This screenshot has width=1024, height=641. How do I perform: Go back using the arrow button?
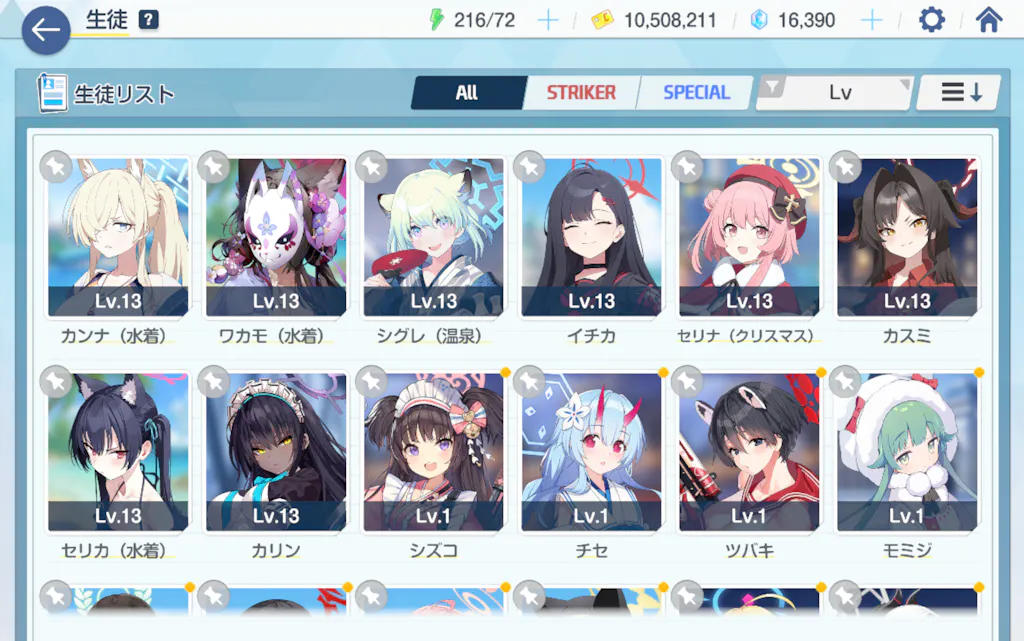point(45,30)
